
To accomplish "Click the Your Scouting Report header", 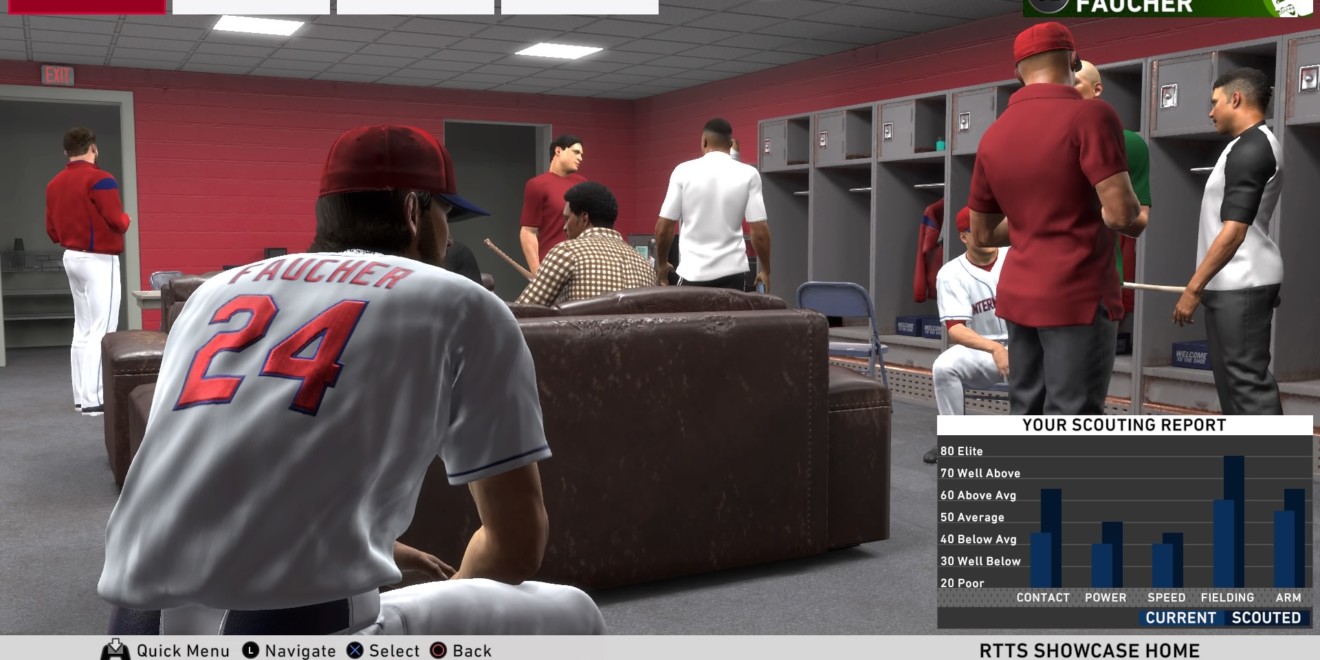I will point(1124,425).
